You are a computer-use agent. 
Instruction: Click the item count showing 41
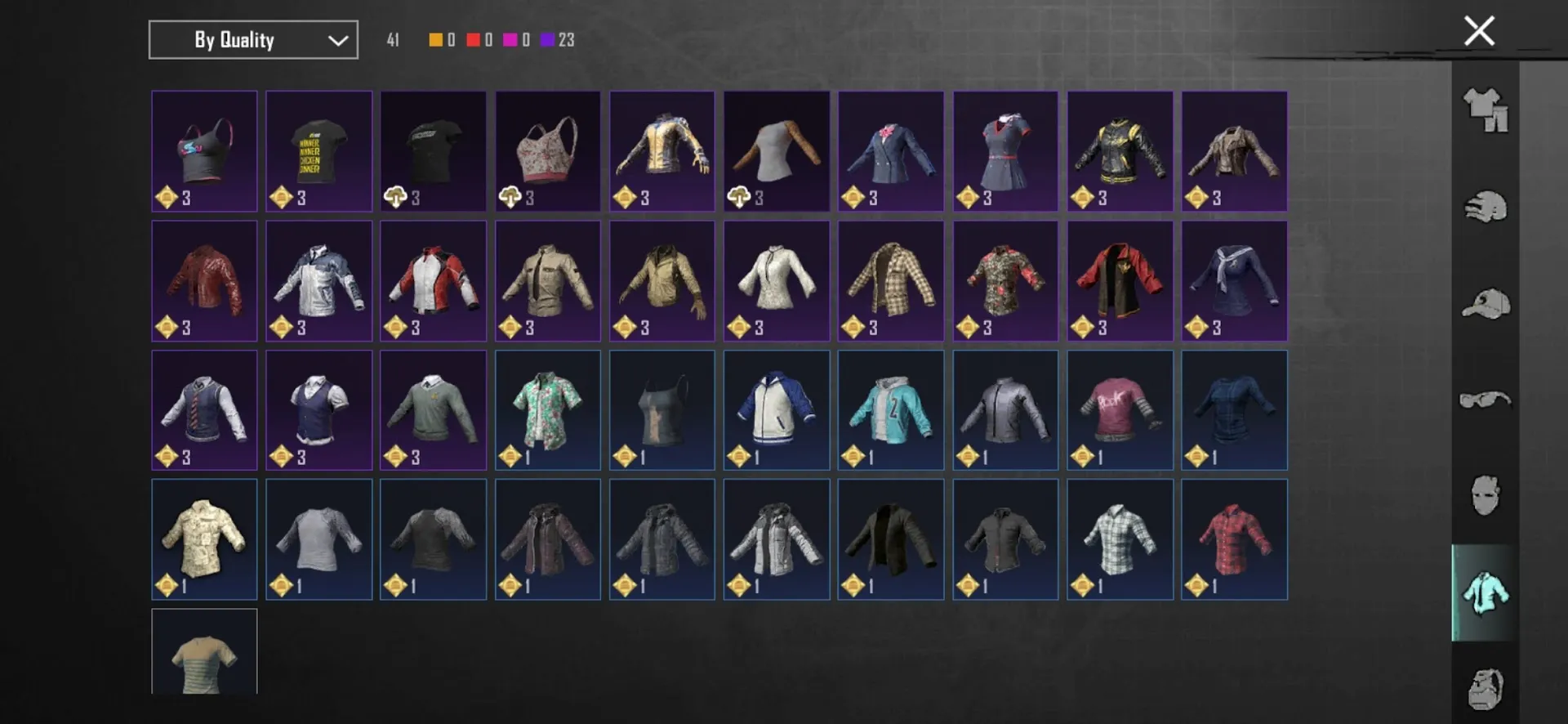pos(392,38)
